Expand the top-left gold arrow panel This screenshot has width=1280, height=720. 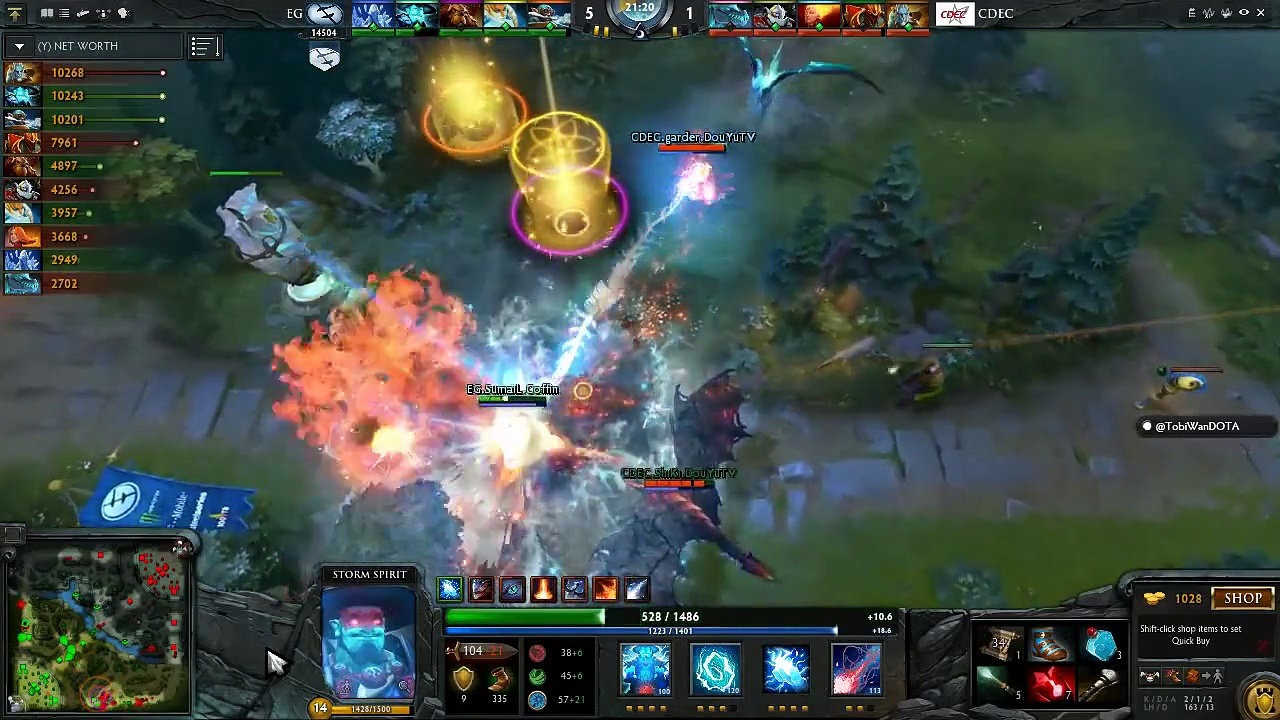pos(13,13)
